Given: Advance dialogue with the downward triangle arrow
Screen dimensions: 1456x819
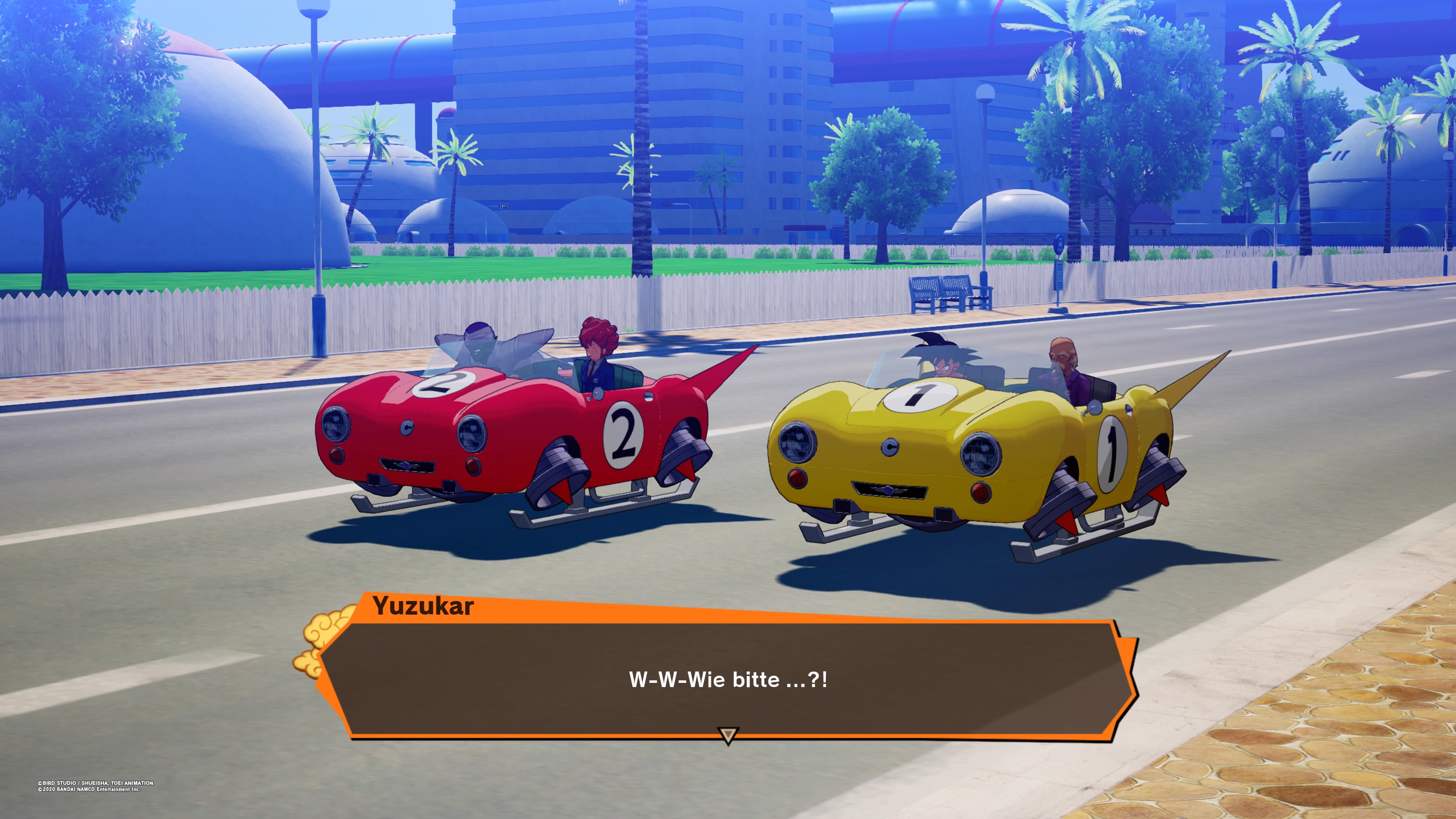Looking at the screenshot, I should (728, 735).
